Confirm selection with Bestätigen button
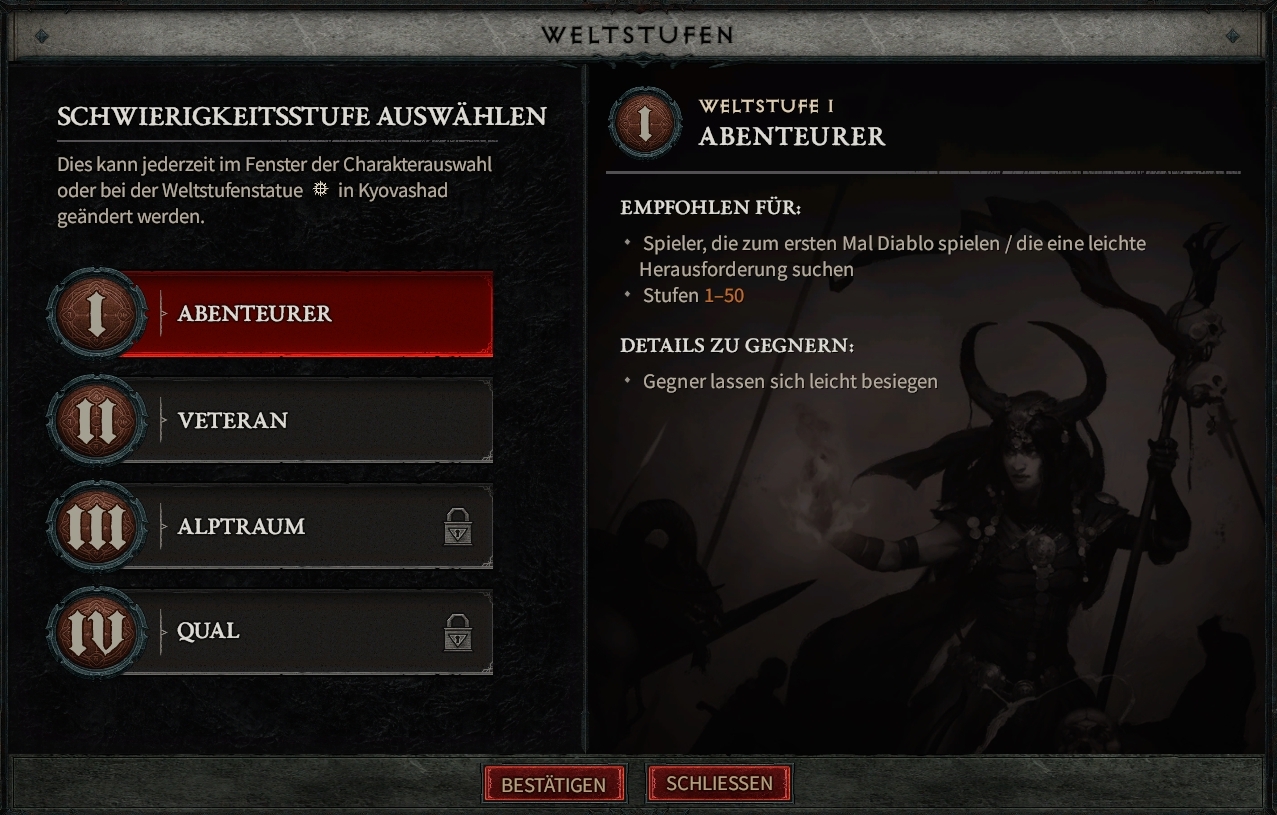 click(554, 784)
